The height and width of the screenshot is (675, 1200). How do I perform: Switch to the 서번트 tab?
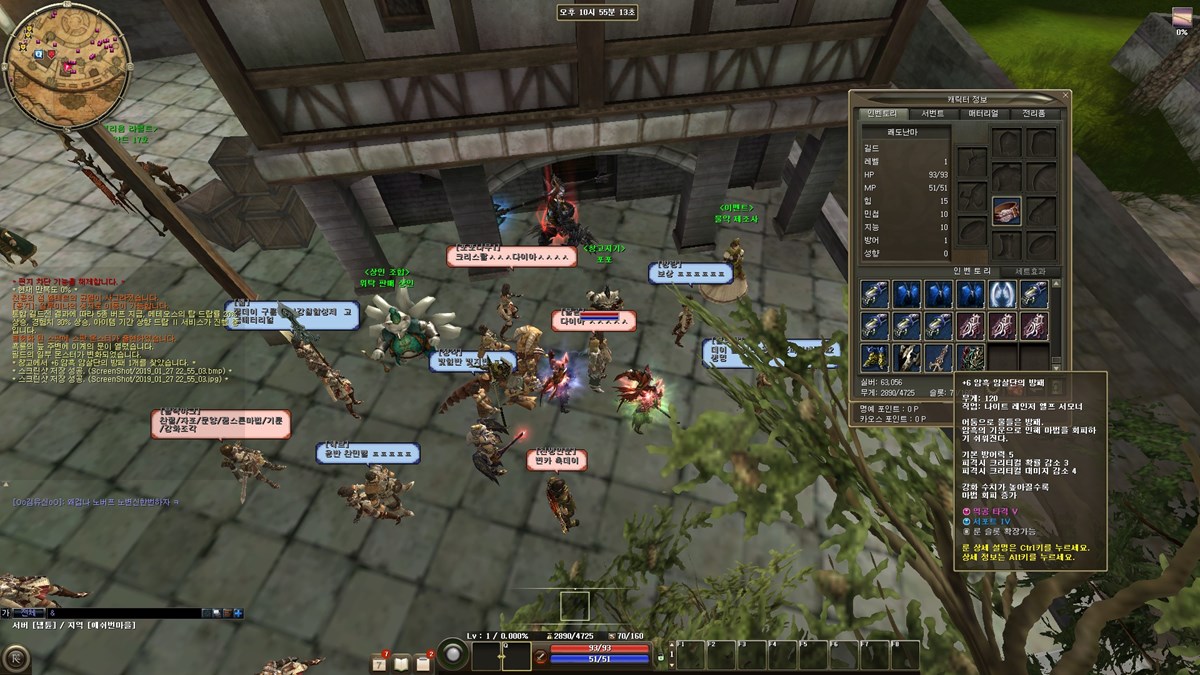[x=932, y=113]
